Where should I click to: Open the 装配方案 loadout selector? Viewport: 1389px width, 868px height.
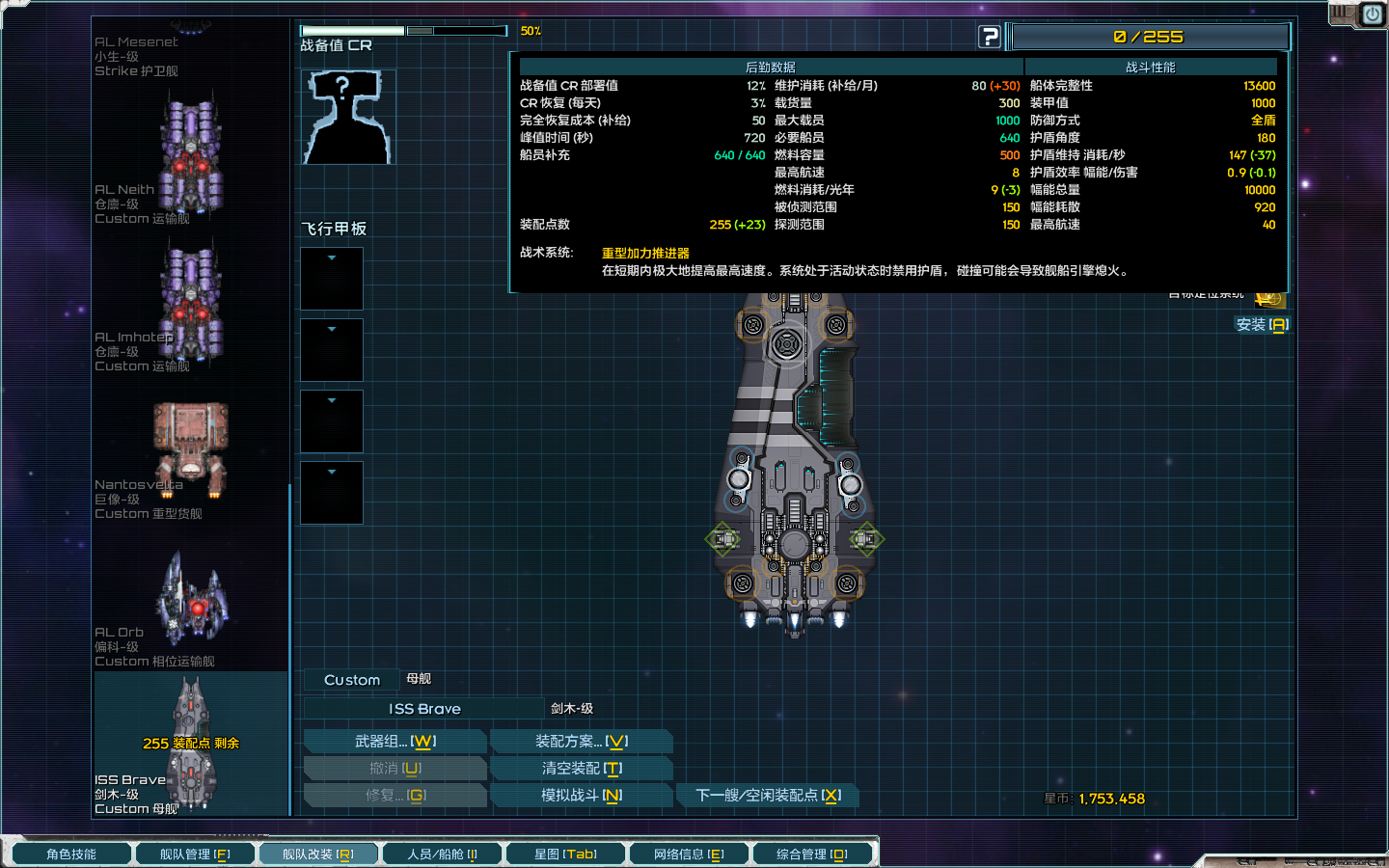(582, 741)
